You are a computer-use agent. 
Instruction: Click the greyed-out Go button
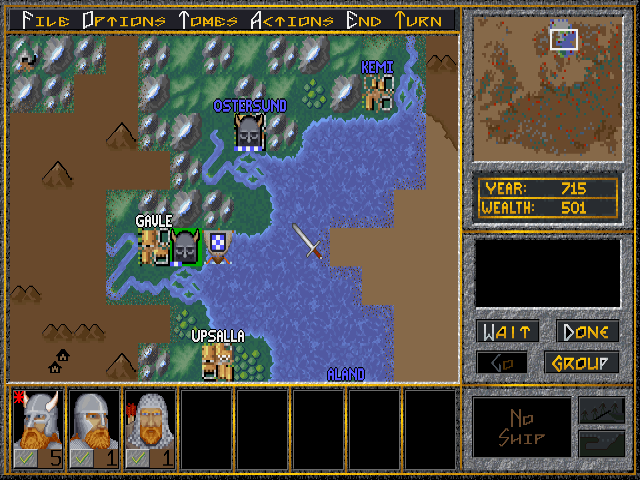click(x=502, y=362)
